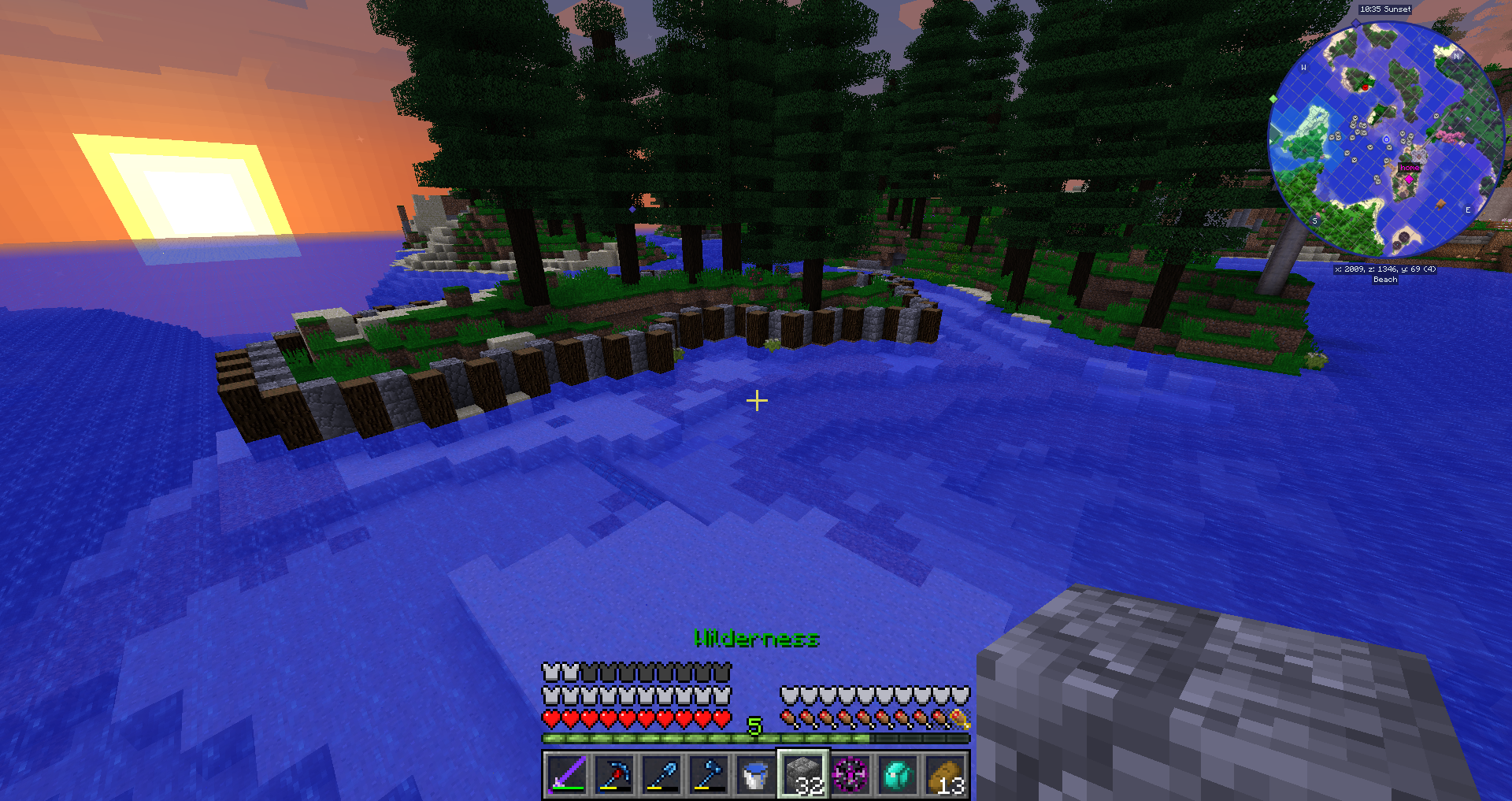Select the blue axe hotbar slot
This screenshot has height=801, width=1512.
[x=709, y=775]
